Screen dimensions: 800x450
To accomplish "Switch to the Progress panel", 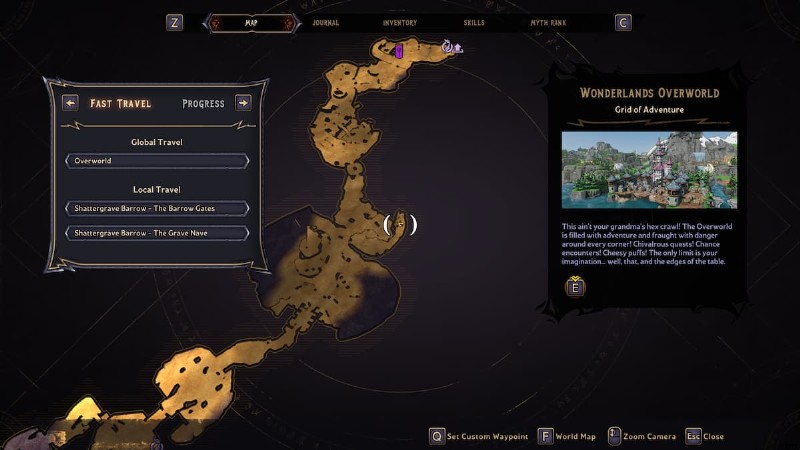I will pos(203,103).
